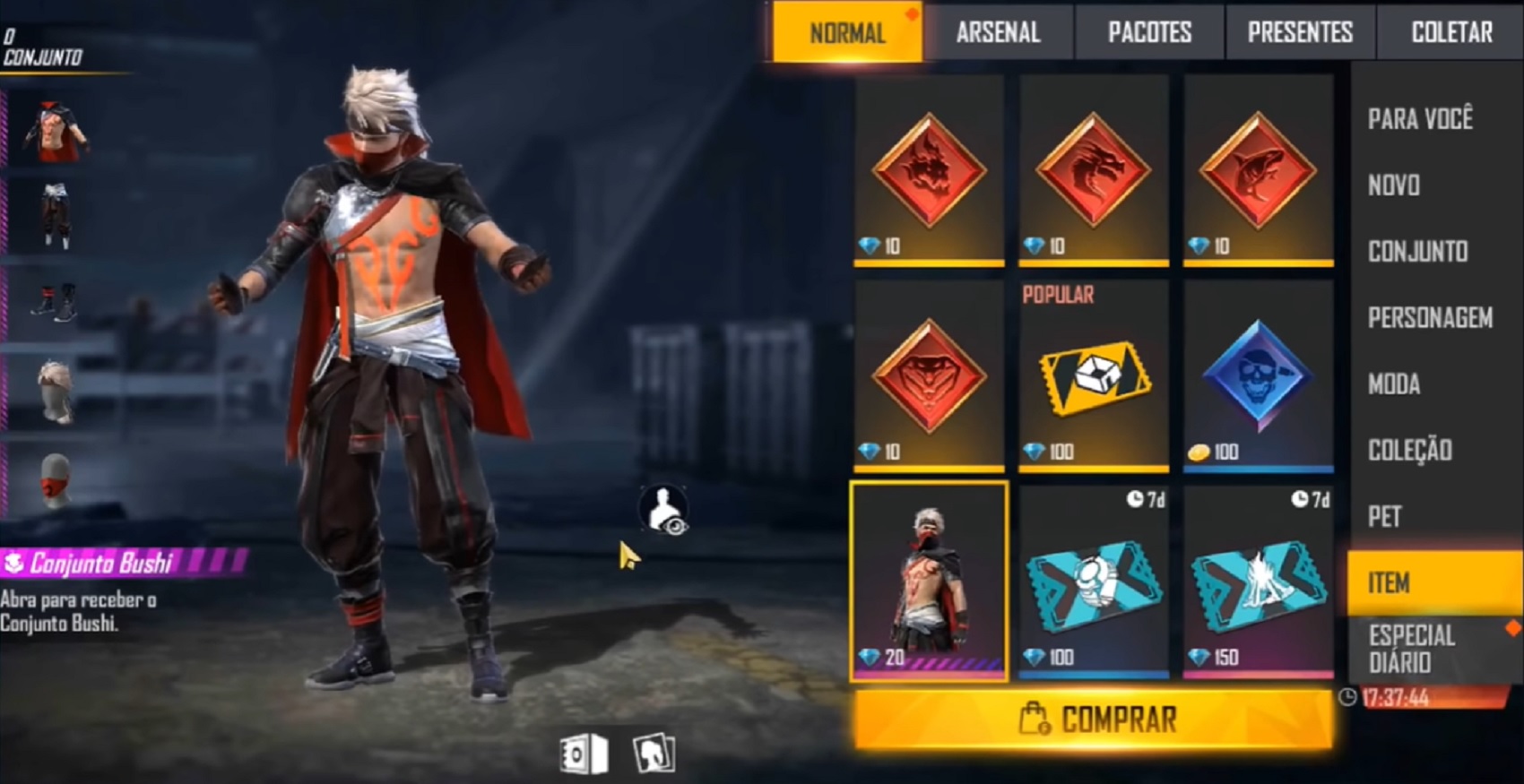This screenshot has width=1524, height=784.
Task: Open the PACOTES tab
Action: pos(1148,32)
